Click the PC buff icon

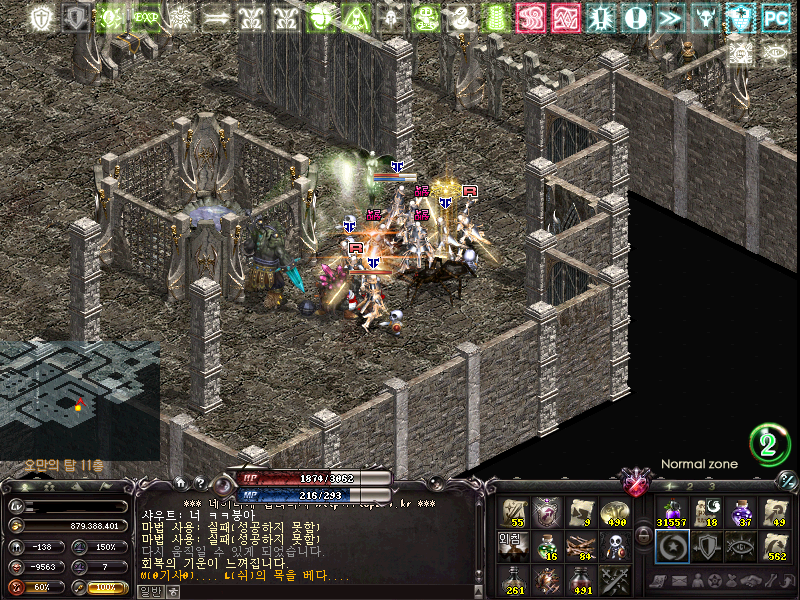point(775,18)
